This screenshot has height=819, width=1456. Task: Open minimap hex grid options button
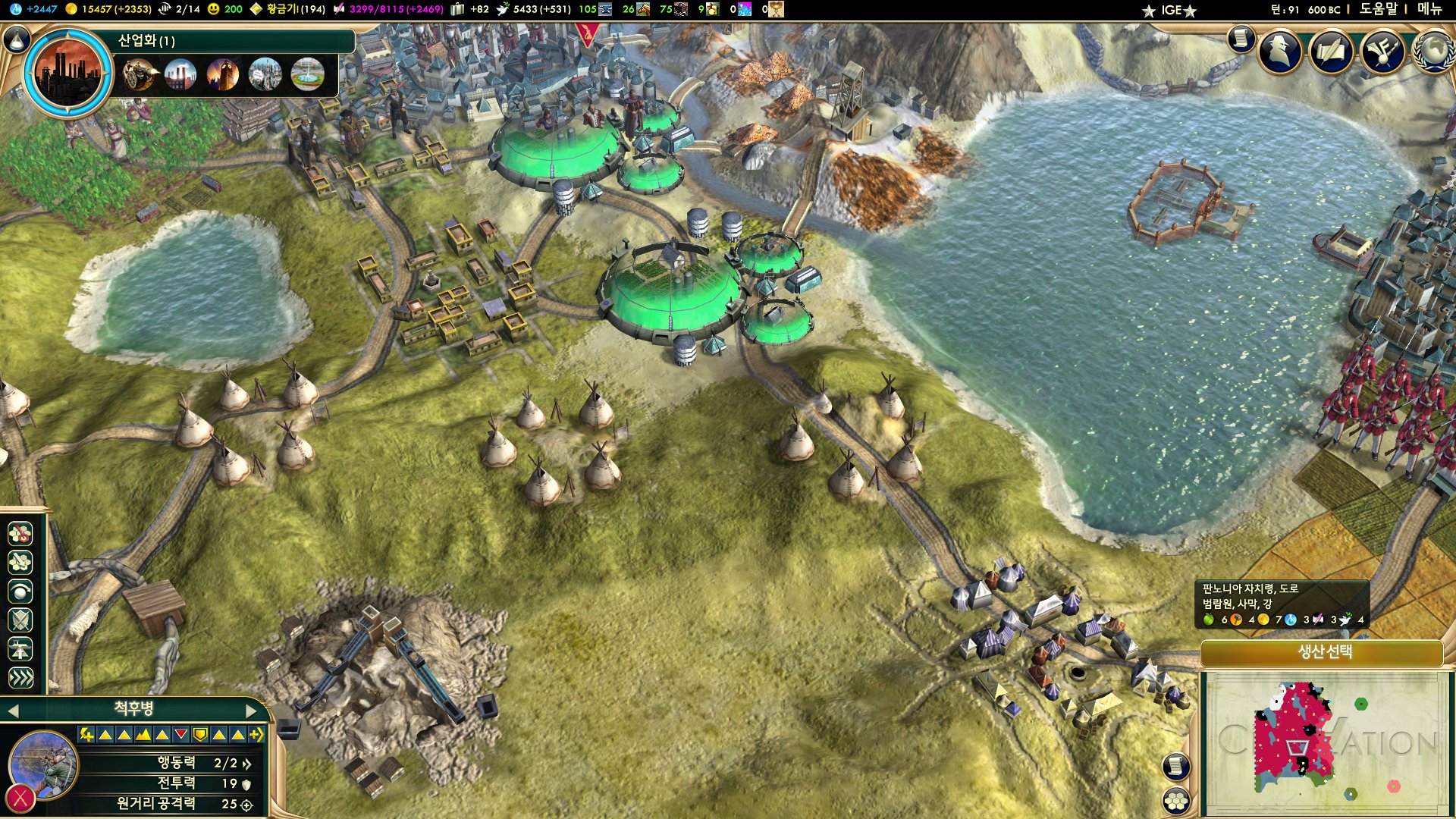point(1176,800)
